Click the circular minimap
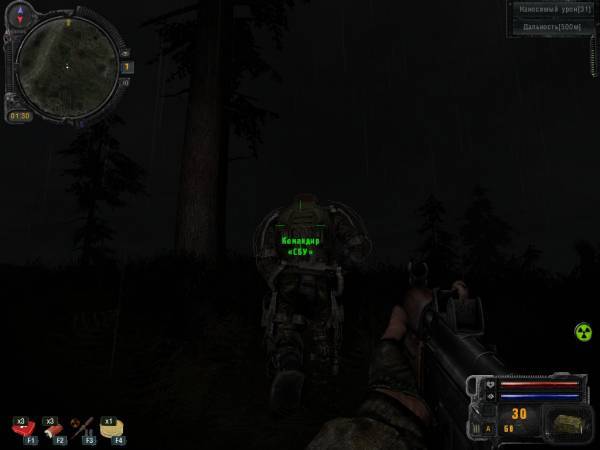600x450 pixels. [x=67, y=64]
